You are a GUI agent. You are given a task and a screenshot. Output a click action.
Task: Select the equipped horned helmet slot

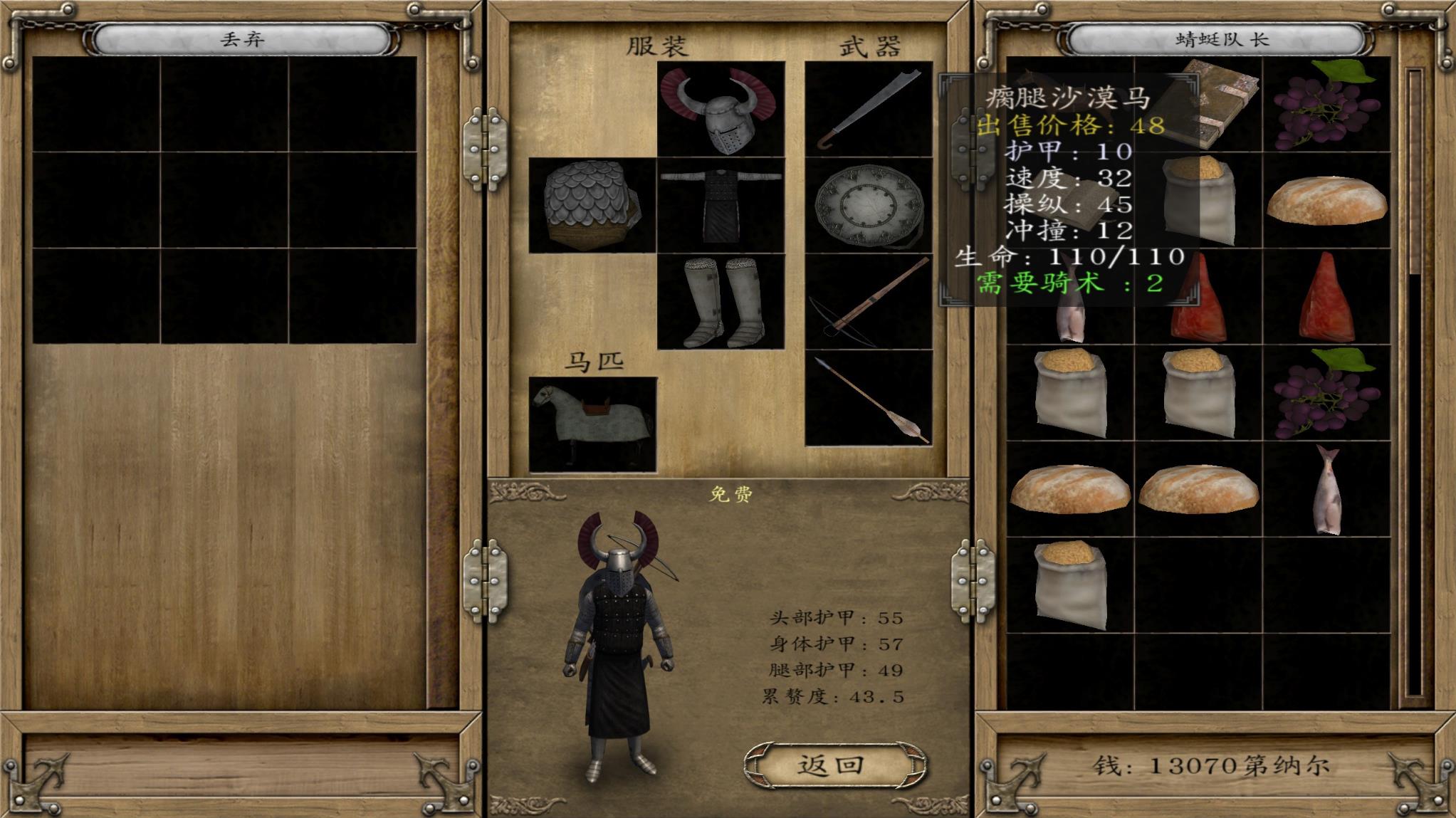721,109
